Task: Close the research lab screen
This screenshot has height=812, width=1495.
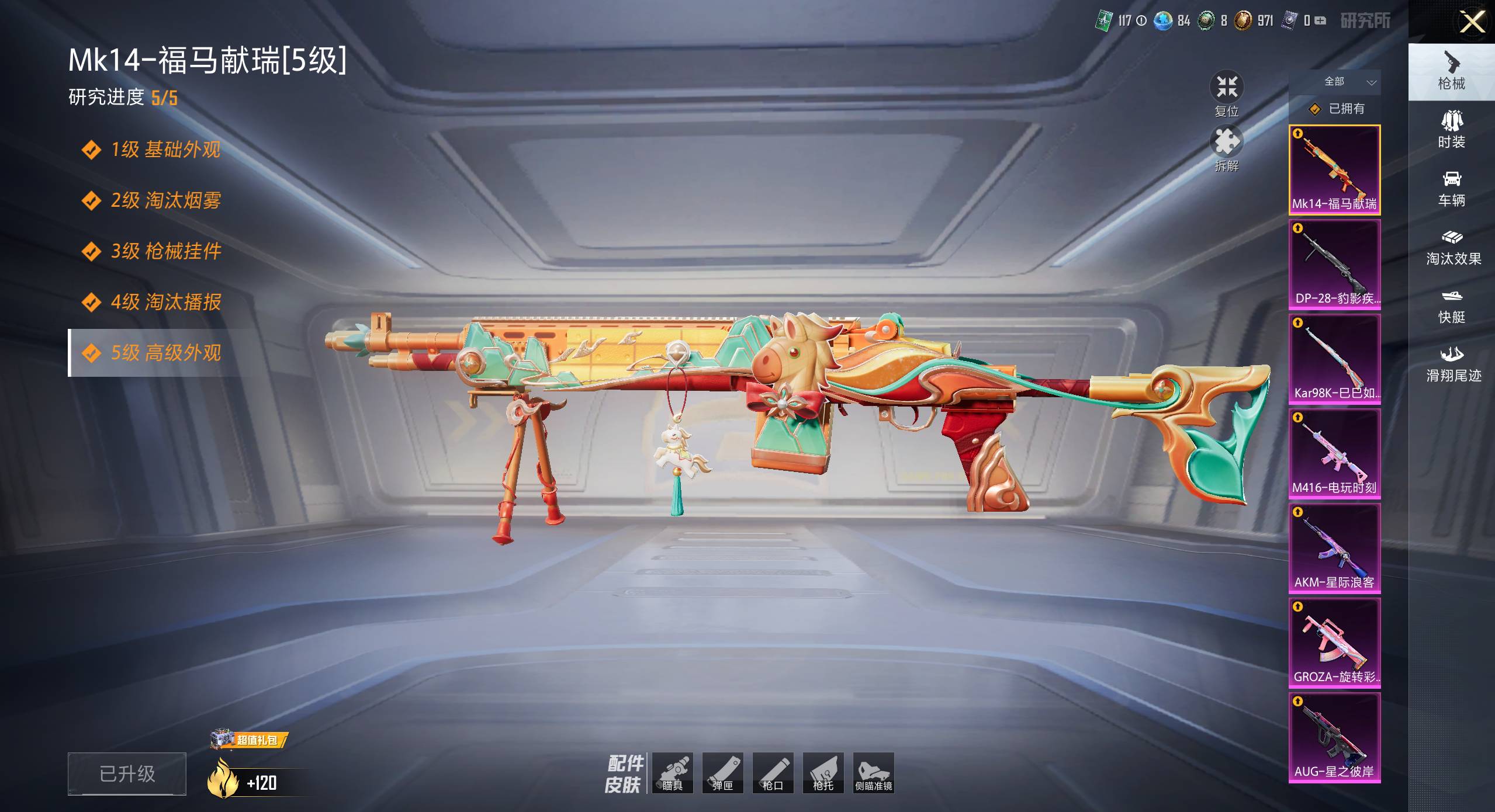Action: (x=1472, y=23)
